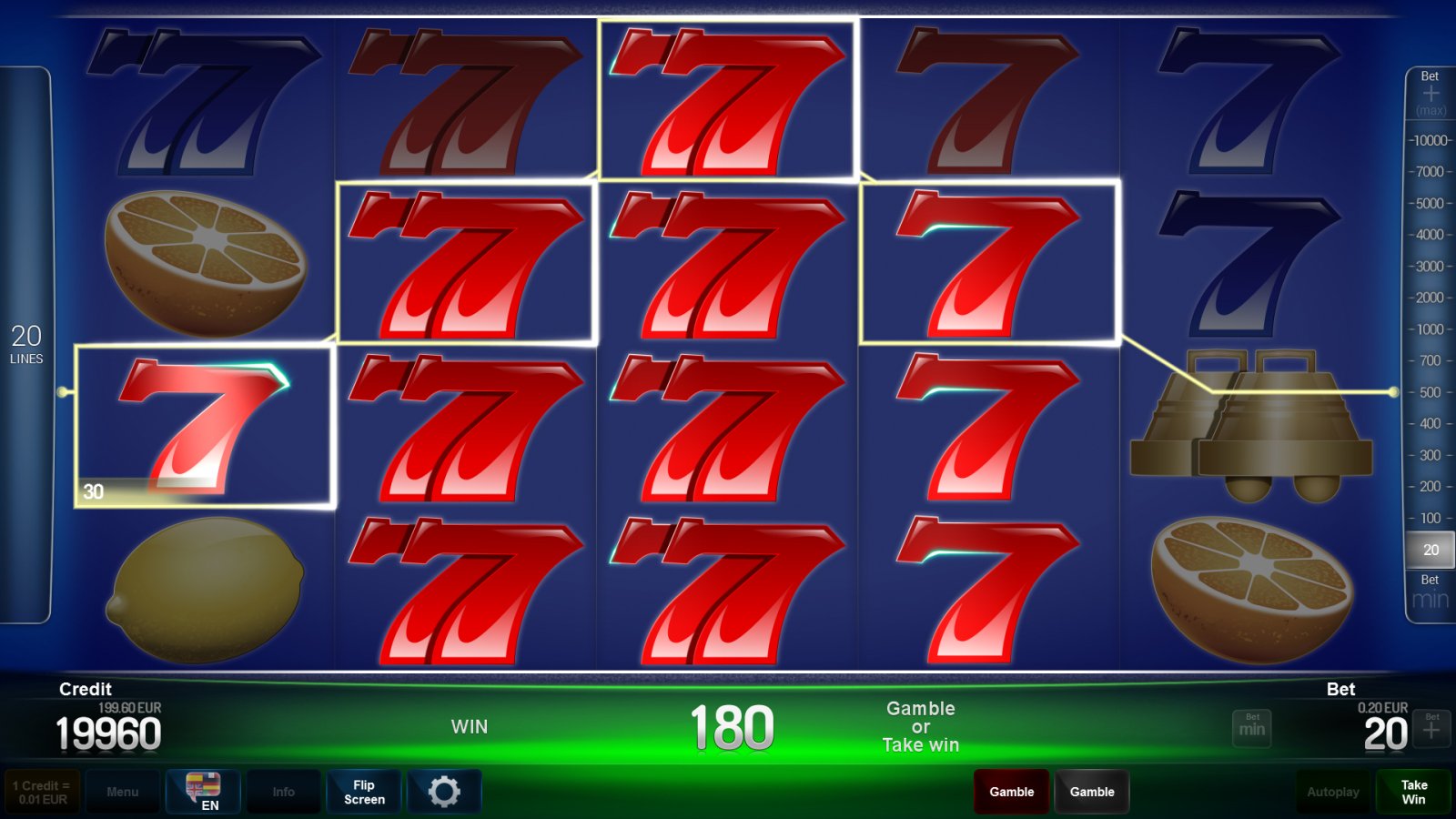Click the orange half symbol on reel five
Image resolution: width=1456 pixels, height=819 pixels.
click(1251, 582)
